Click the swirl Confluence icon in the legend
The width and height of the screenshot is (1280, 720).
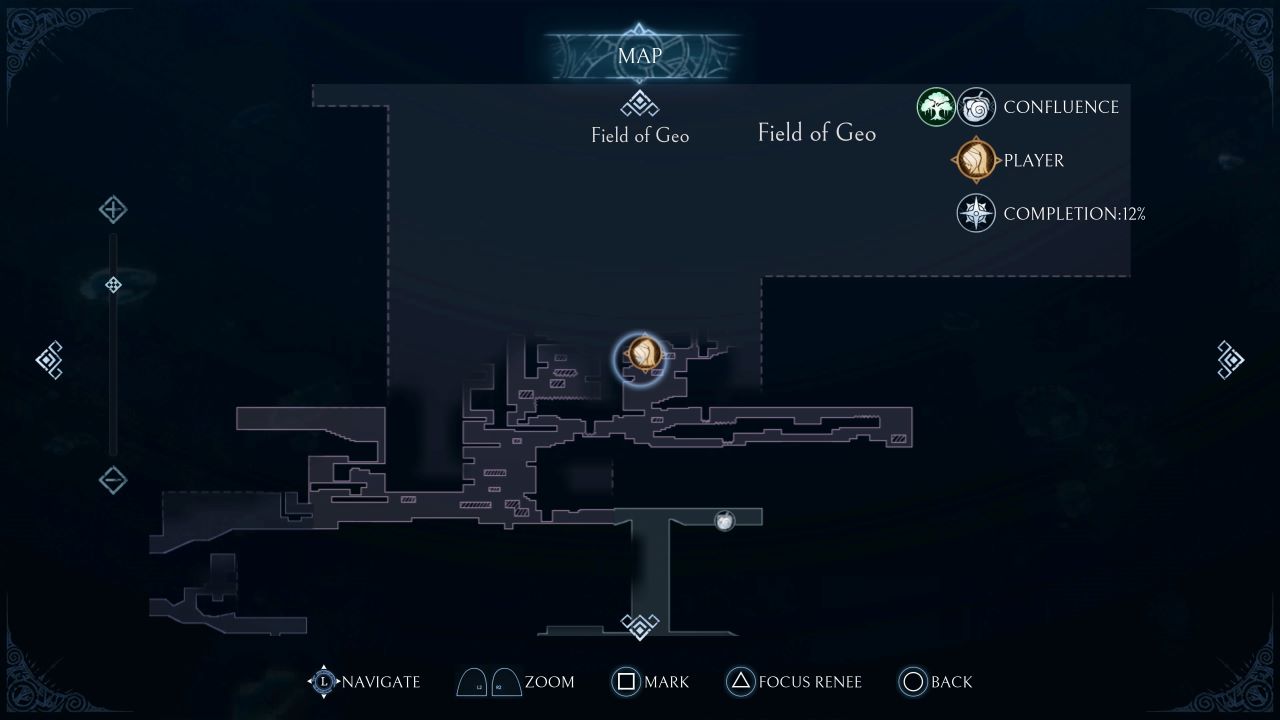click(x=976, y=107)
